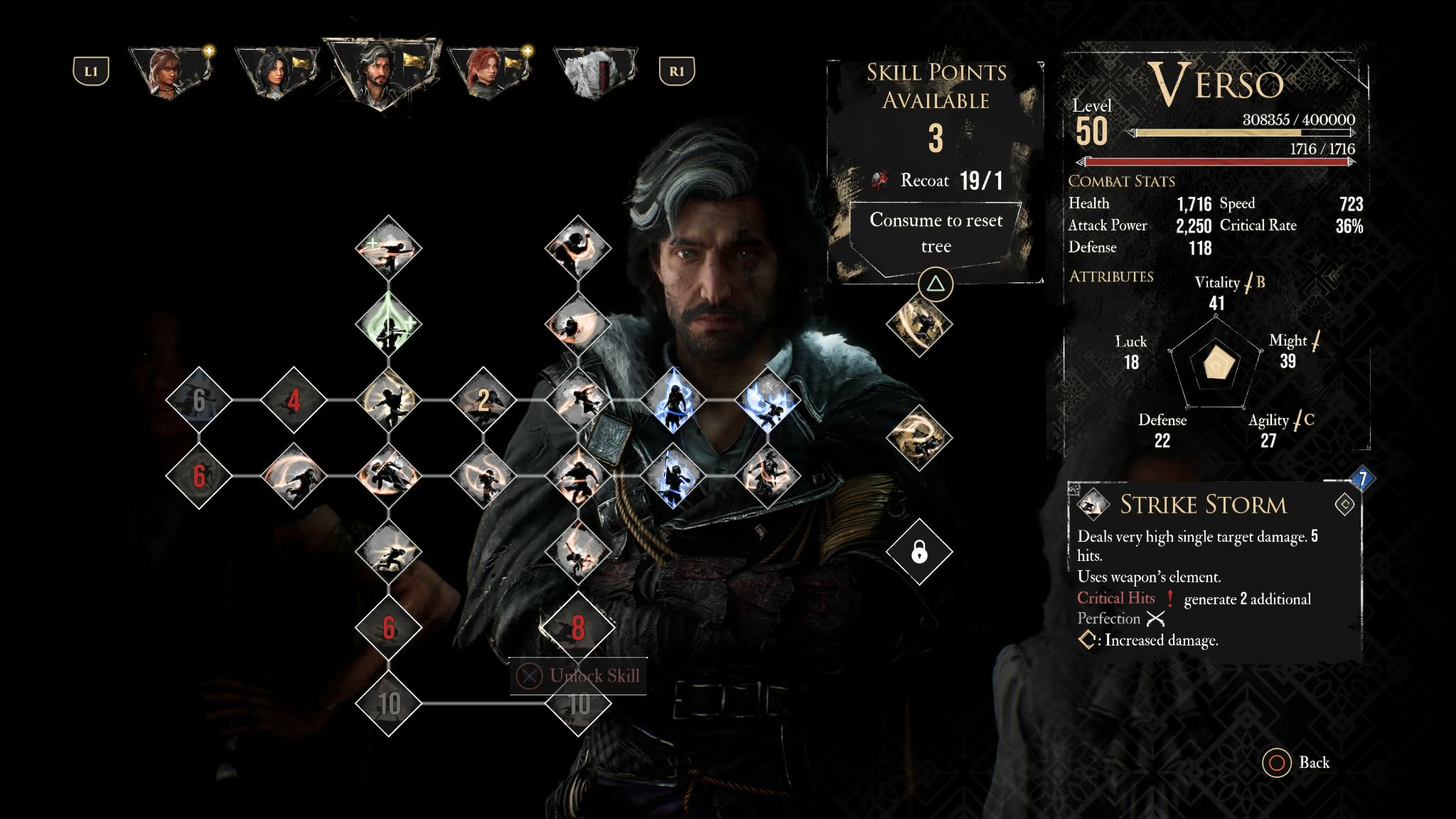The height and width of the screenshot is (819, 1456).
Task: Select the skill node marked with gold 2
Action: tap(483, 400)
